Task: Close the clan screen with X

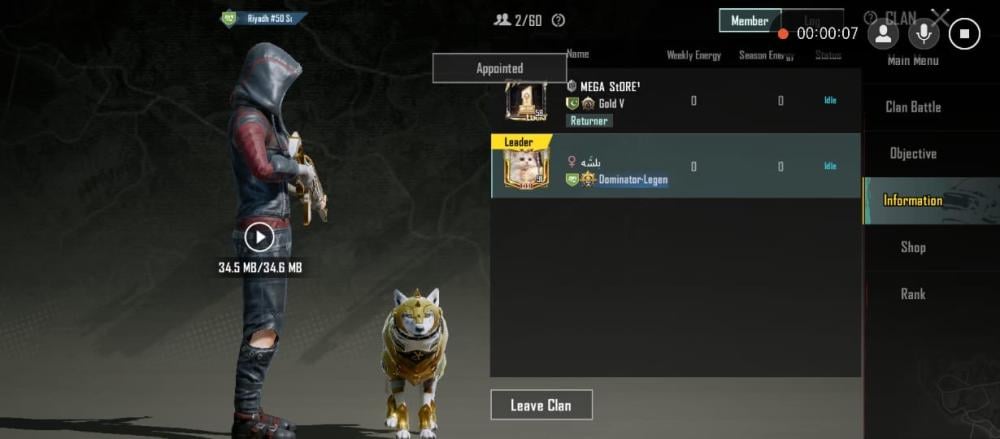Action: coord(940,17)
